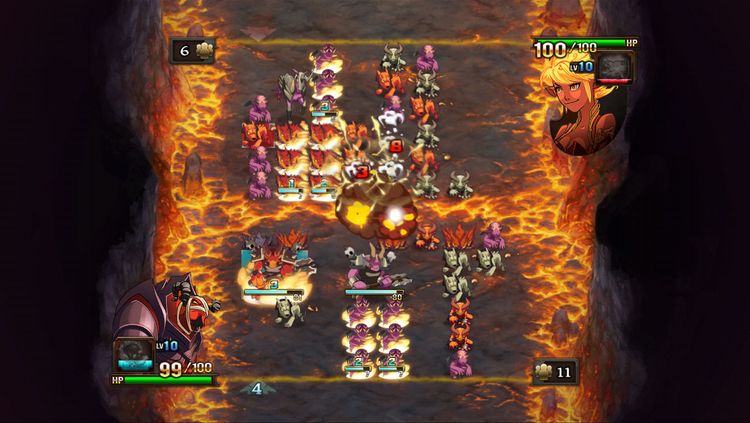Call reinforcements using the 11-unit counter
The image size is (750, 423).
click(556, 373)
